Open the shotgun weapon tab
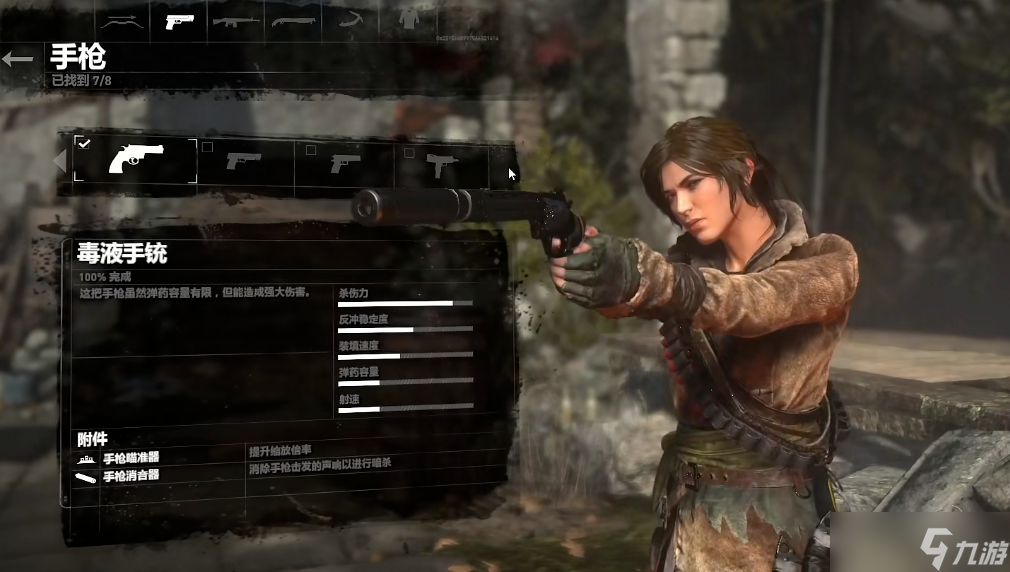Screen dimensions: 1010x572 pyautogui.click(x=293, y=20)
